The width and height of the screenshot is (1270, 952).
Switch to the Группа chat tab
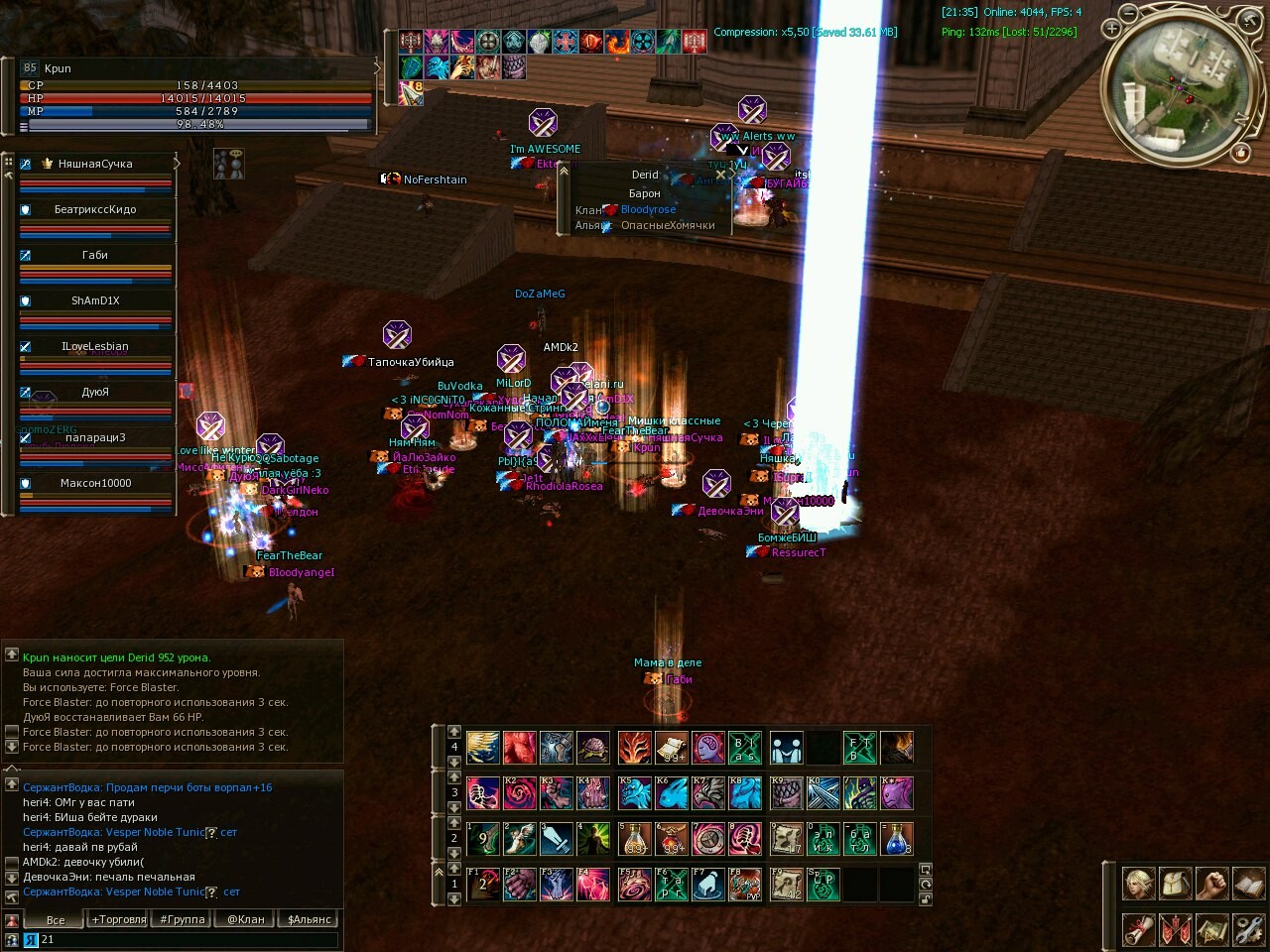coord(183,919)
